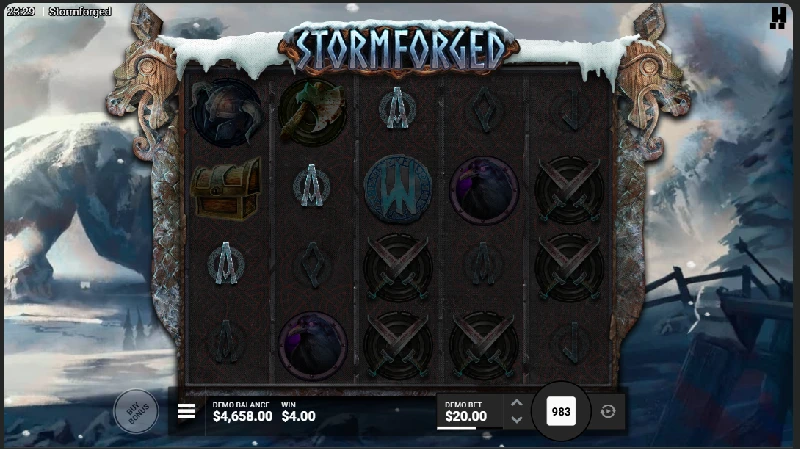
Task: Increase the demo bet amount
Action: click(x=516, y=403)
